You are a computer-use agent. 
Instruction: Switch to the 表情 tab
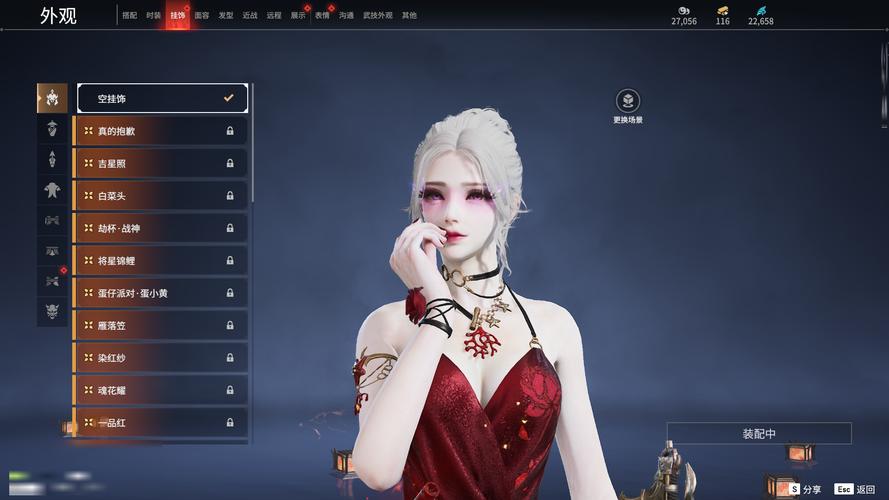pos(322,16)
